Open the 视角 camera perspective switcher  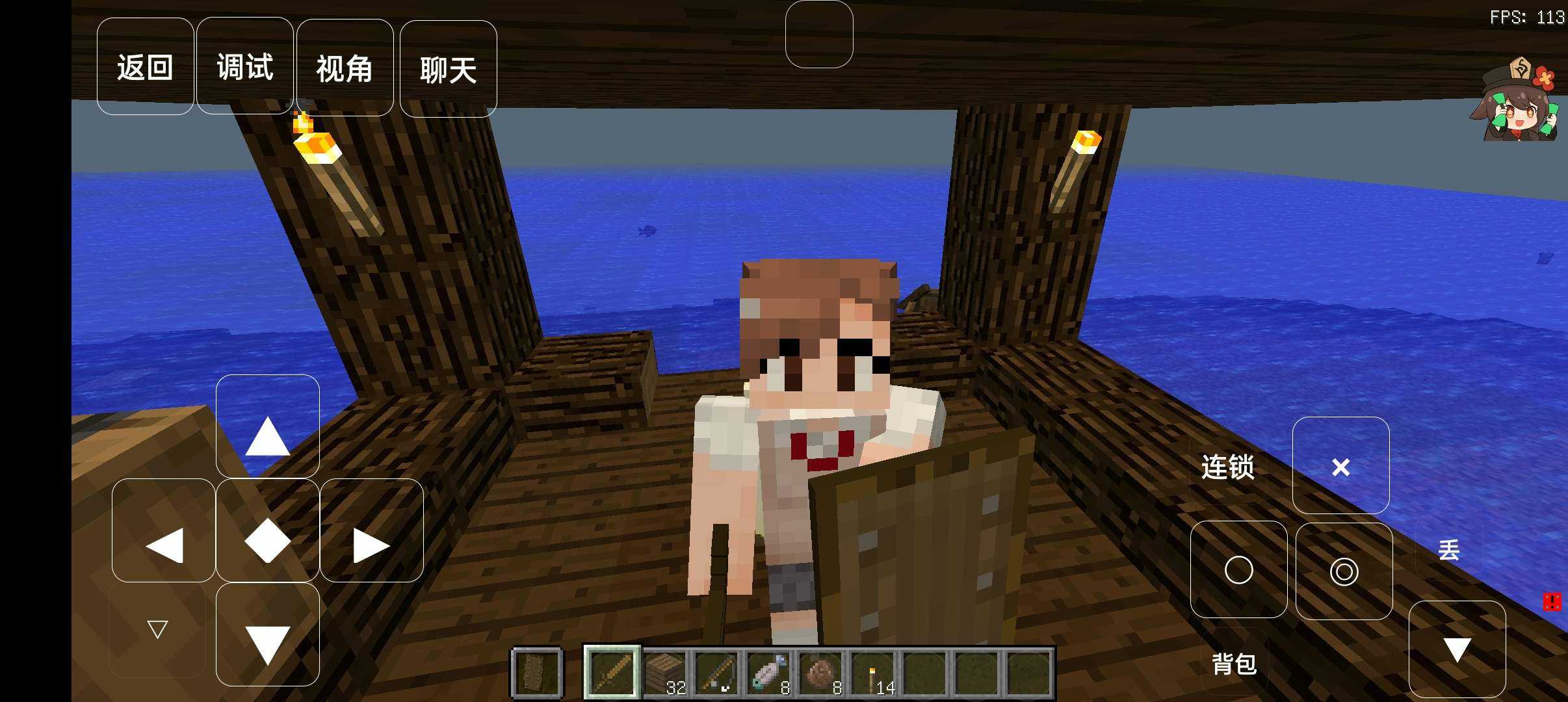345,67
